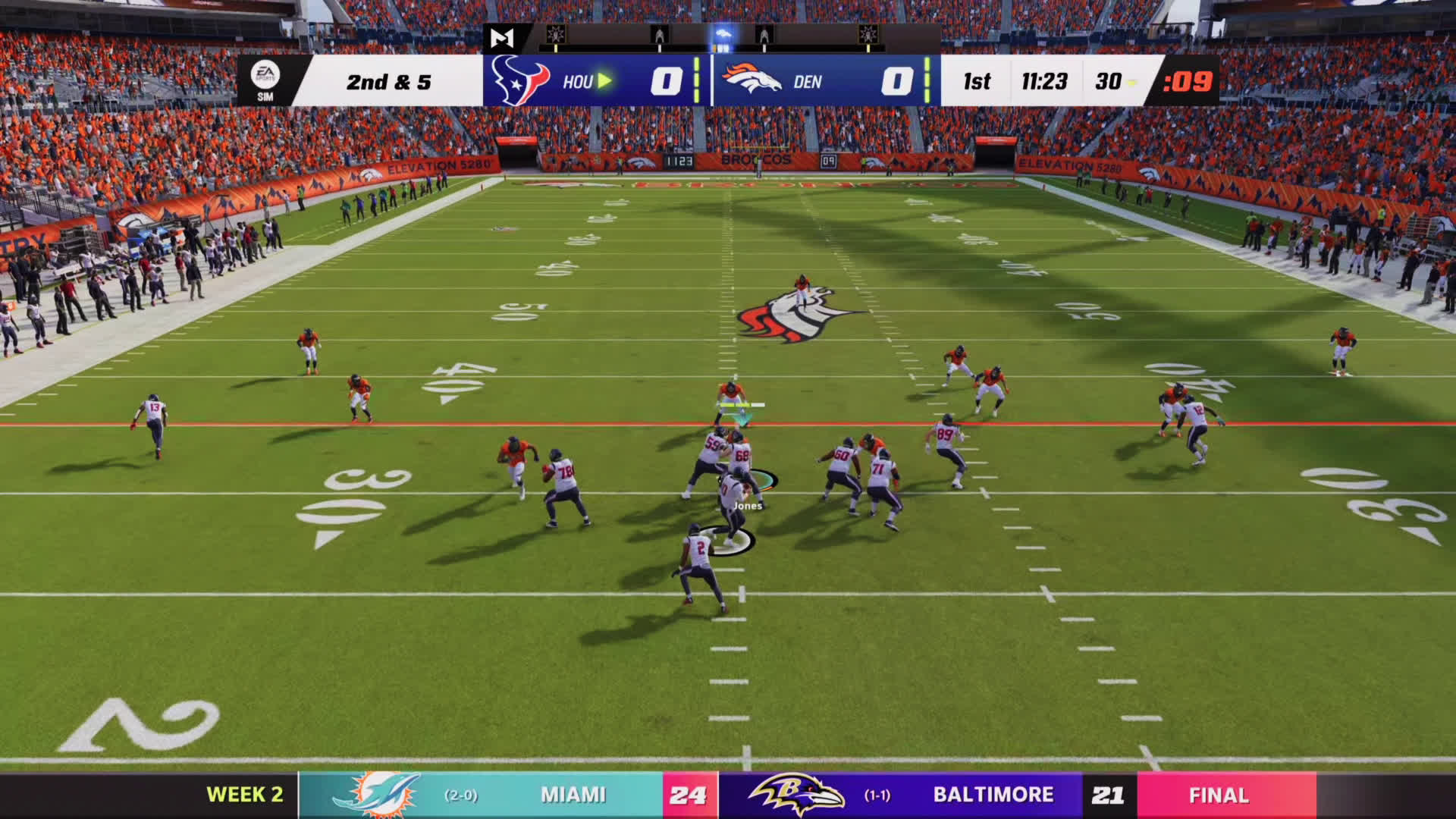Image resolution: width=1456 pixels, height=819 pixels.
Task: Click the EA Sports SIM badge
Action: click(x=265, y=80)
